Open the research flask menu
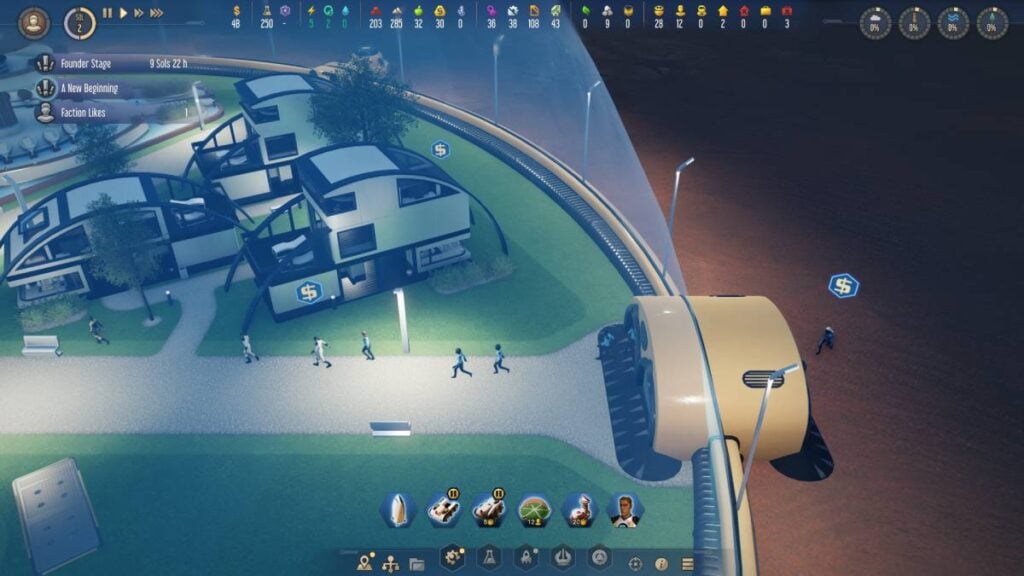This screenshot has height=576, width=1024. (490, 558)
